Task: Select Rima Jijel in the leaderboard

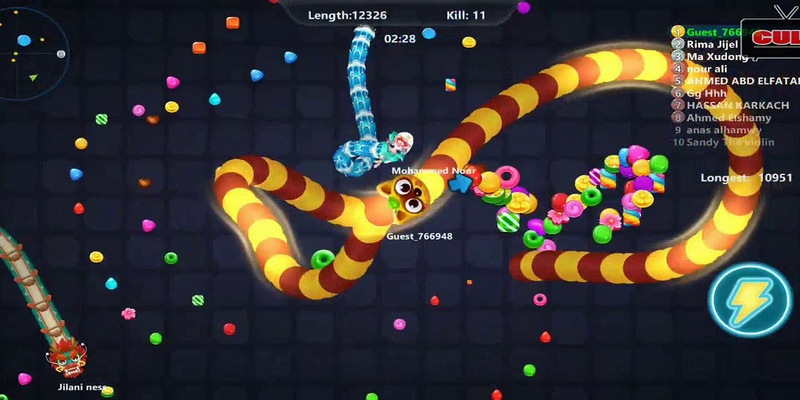Action: click(x=711, y=44)
